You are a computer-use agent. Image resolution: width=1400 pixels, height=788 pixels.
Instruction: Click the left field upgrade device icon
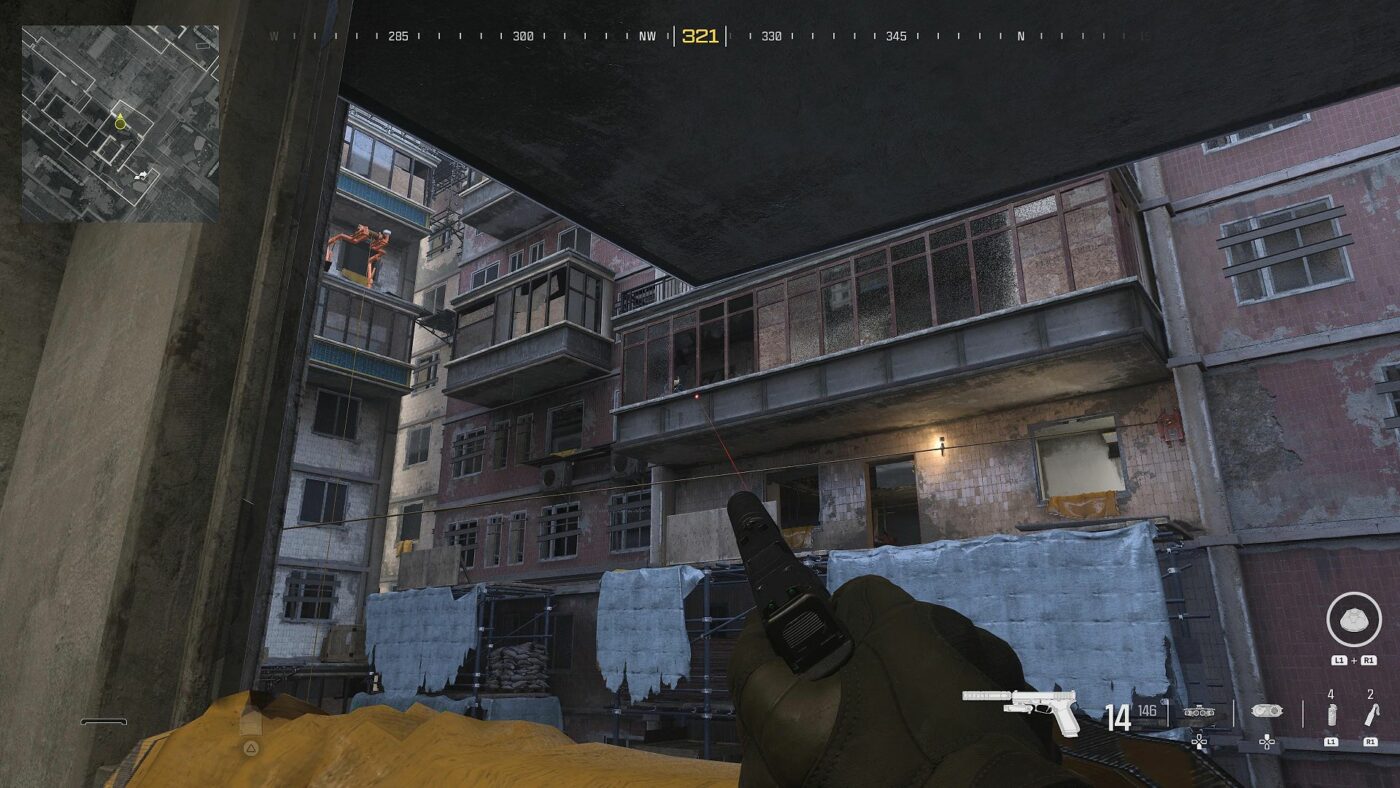pyautogui.click(x=1198, y=712)
